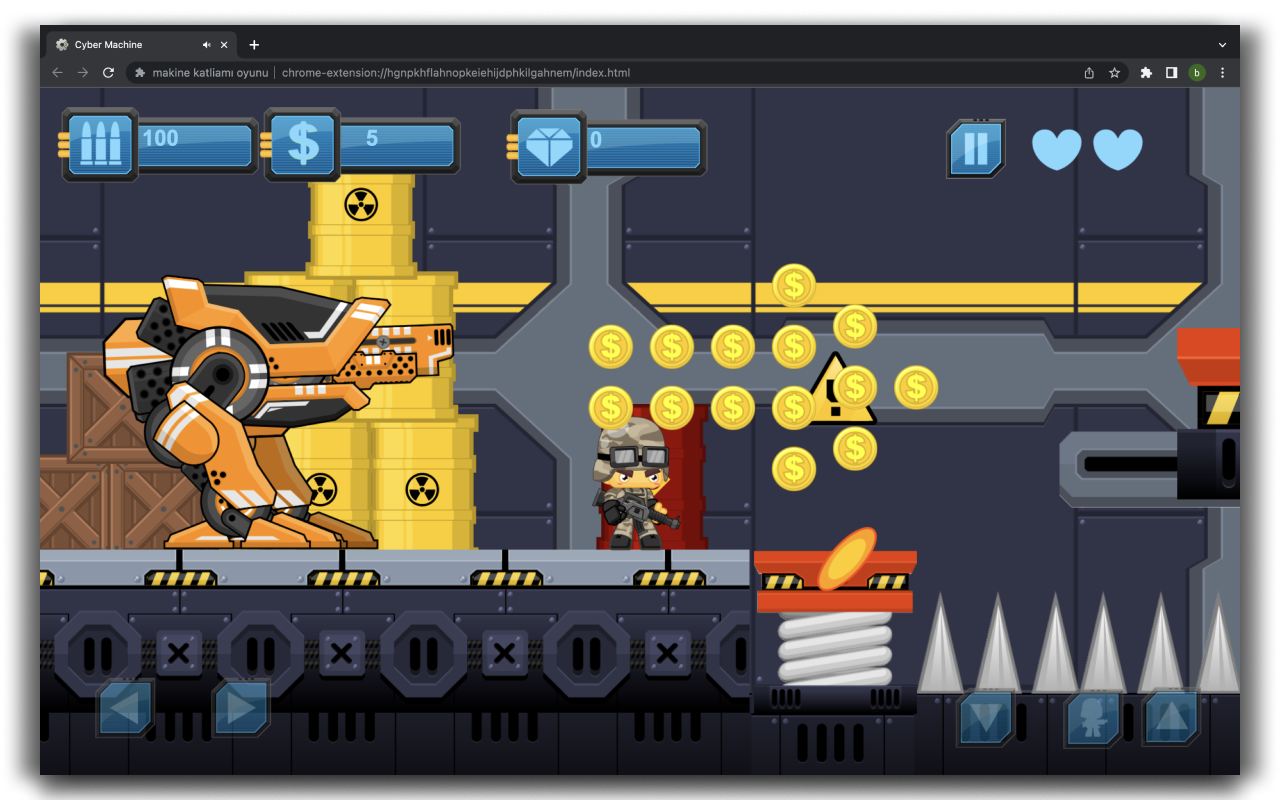Open the browser tab list chevron

click(1222, 44)
